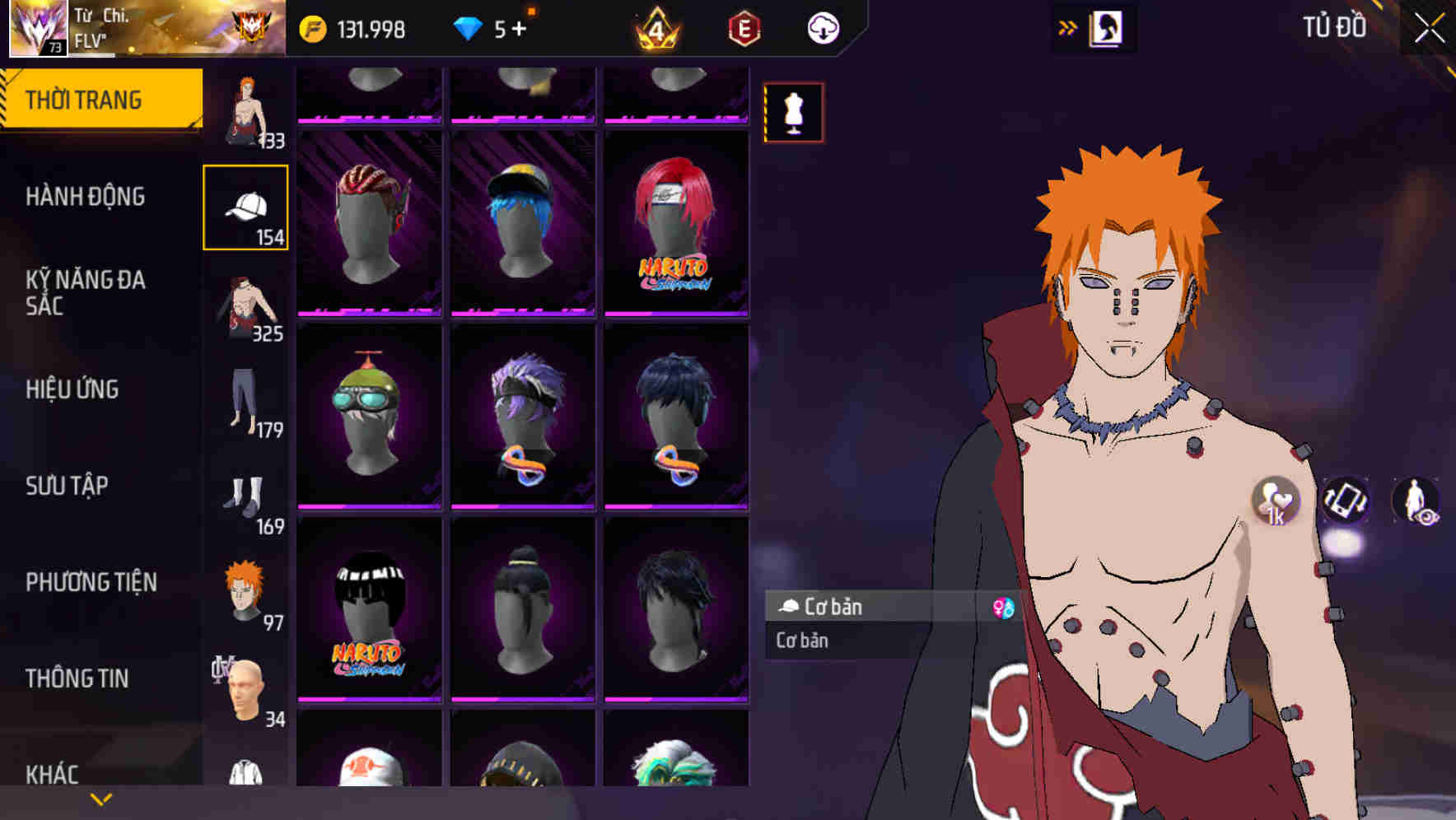This screenshot has height=820, width=1456.
Task: Switch to the HÀNH ĐỘNG tab
Action: (x=86, y=197)
